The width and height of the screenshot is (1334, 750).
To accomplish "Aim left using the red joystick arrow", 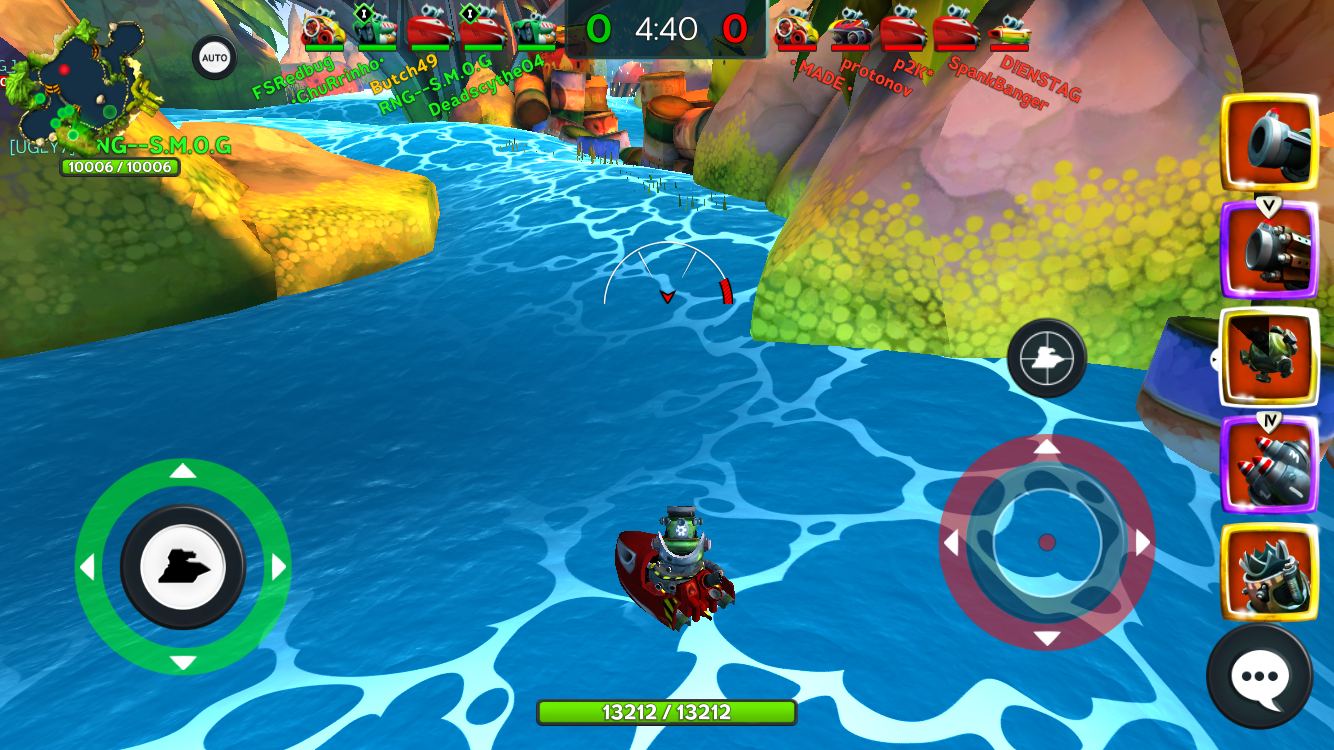I will tap(951, 543).
